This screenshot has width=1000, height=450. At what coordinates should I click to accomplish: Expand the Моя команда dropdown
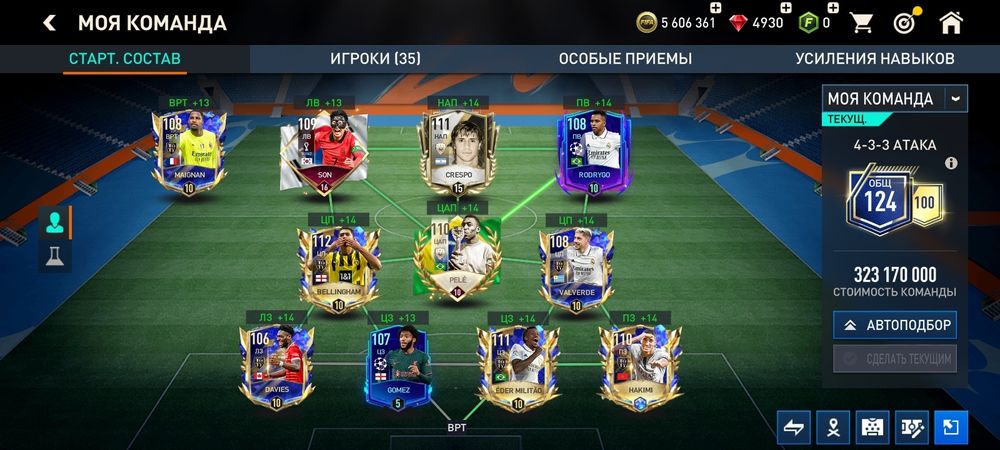956,98
